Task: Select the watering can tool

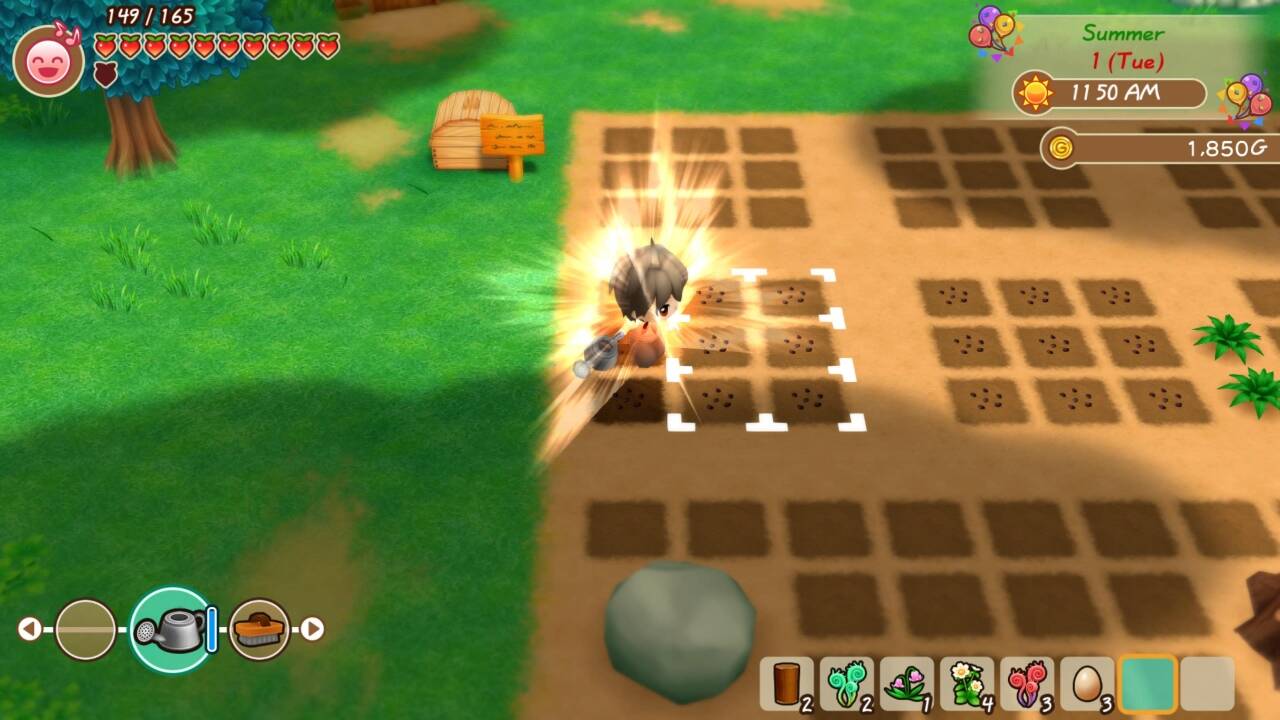Action: click(171, 629)
